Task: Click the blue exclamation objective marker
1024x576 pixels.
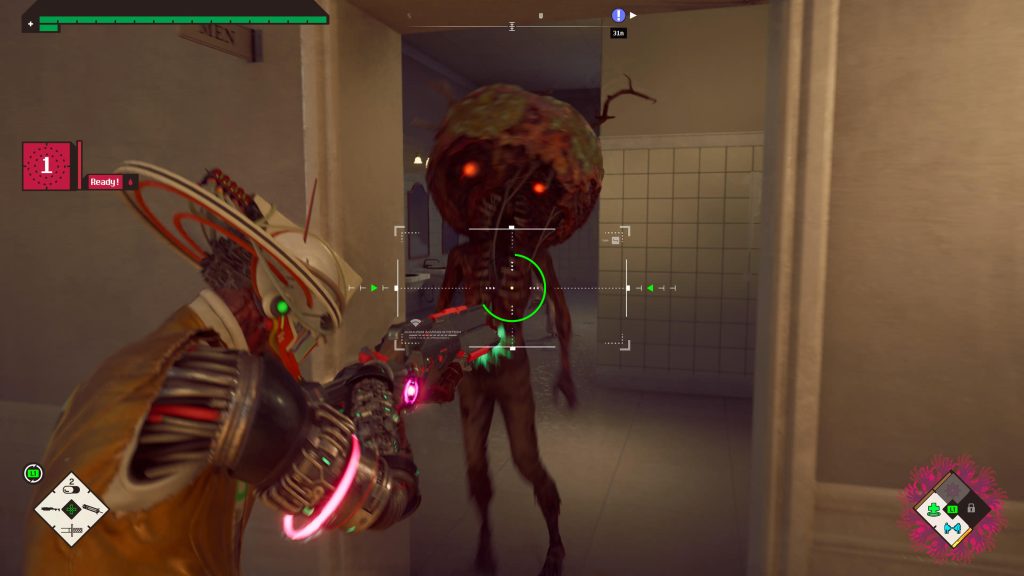Action: point(619,15)
